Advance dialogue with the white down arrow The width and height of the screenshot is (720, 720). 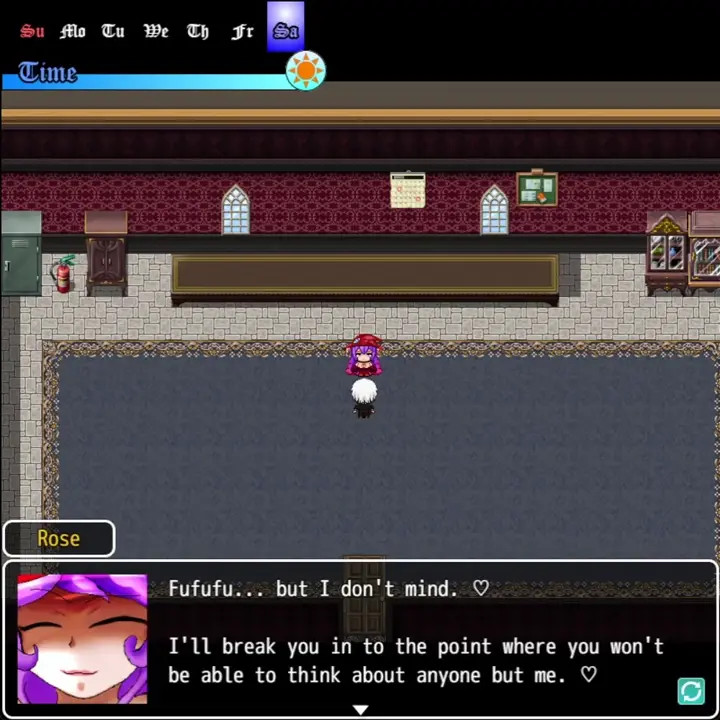tap(360, 709)
